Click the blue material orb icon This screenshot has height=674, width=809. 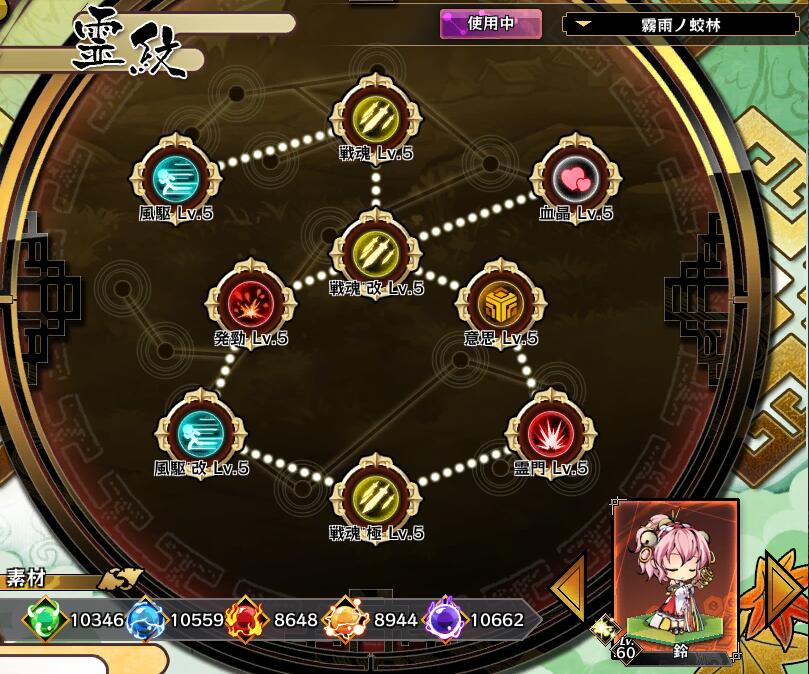(x=146, y=620)
